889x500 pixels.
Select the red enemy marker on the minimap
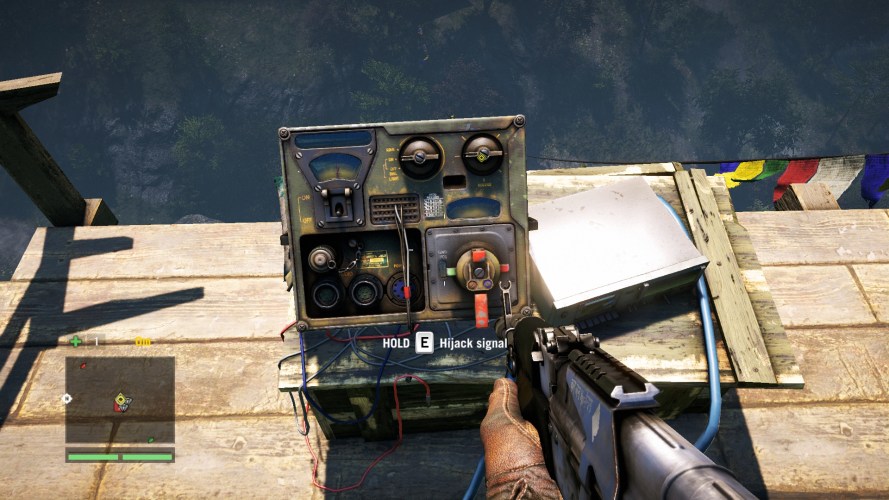[x=84, y=366]
